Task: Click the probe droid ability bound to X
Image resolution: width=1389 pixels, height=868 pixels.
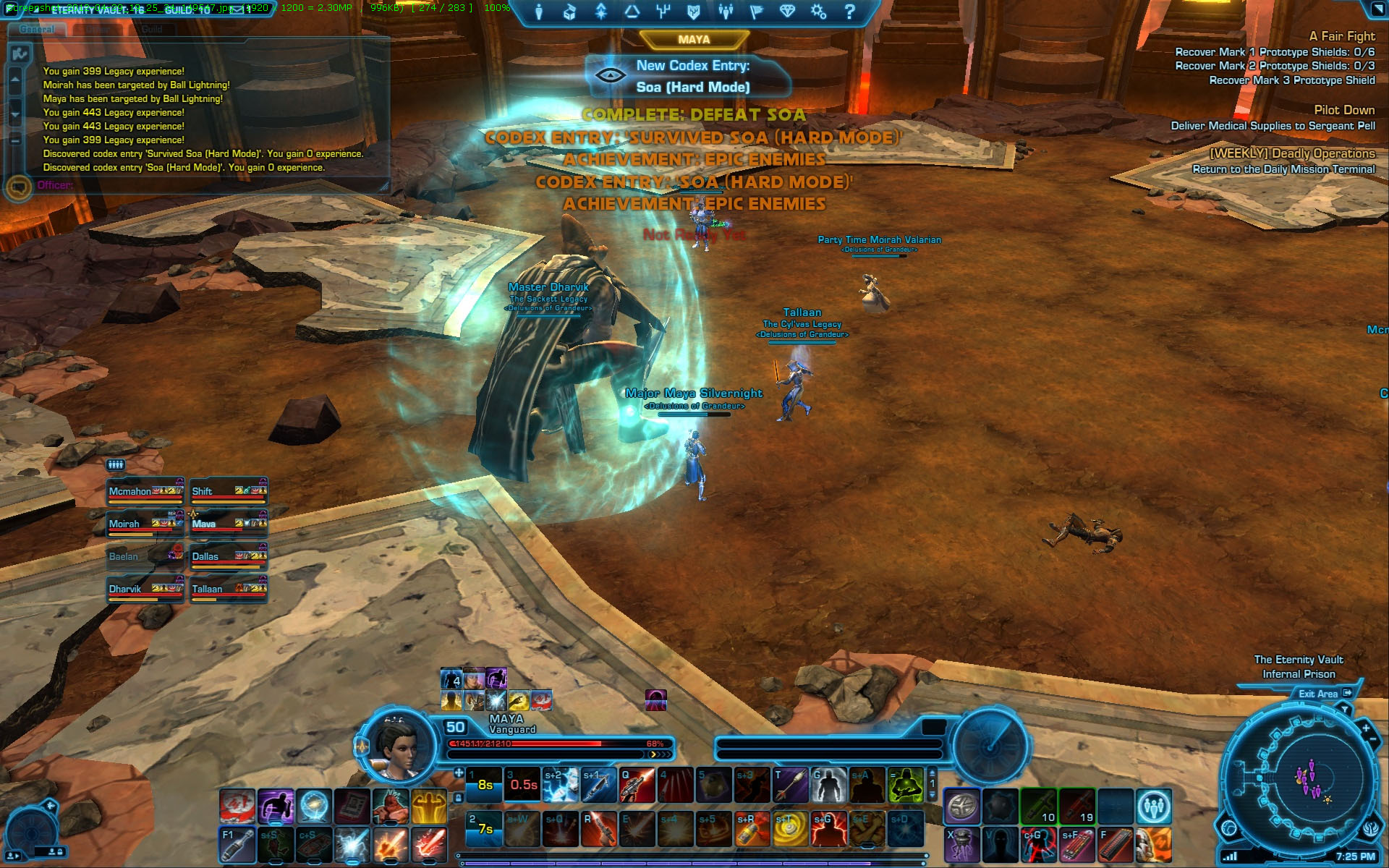Action: 962,844
